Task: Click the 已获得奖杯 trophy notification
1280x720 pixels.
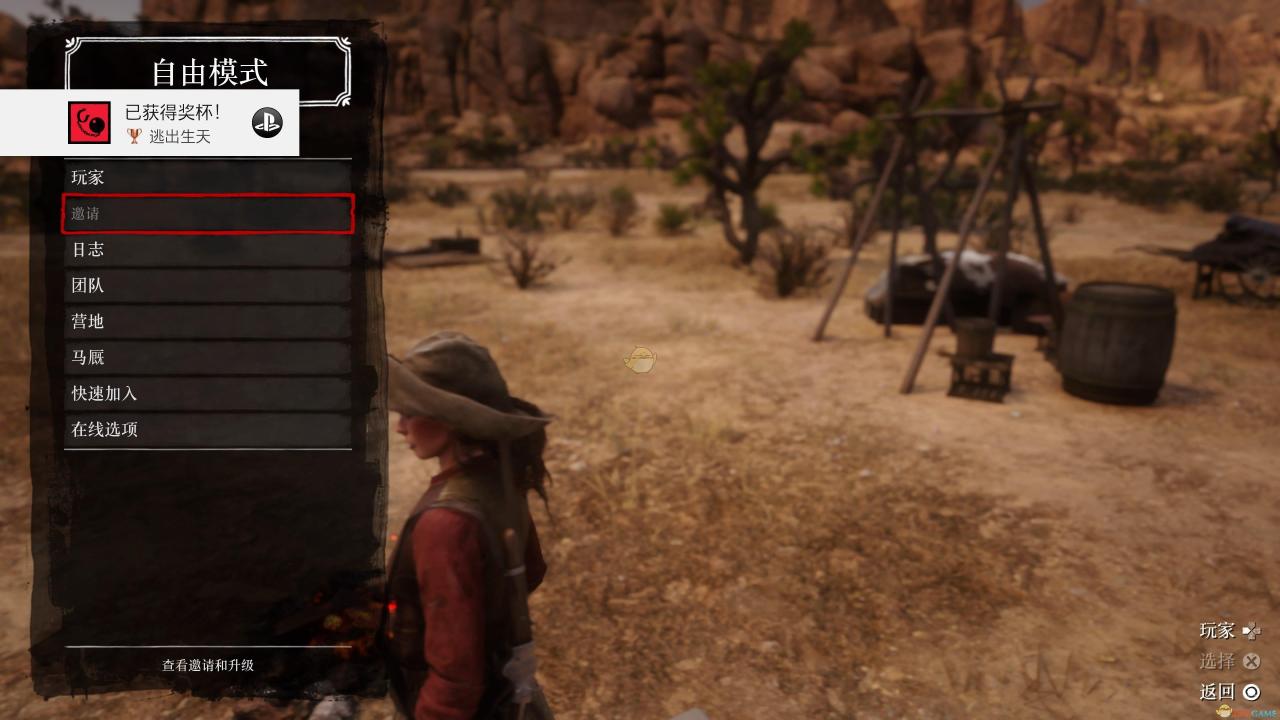Action: pyautogui.click(x=150, y=123)
